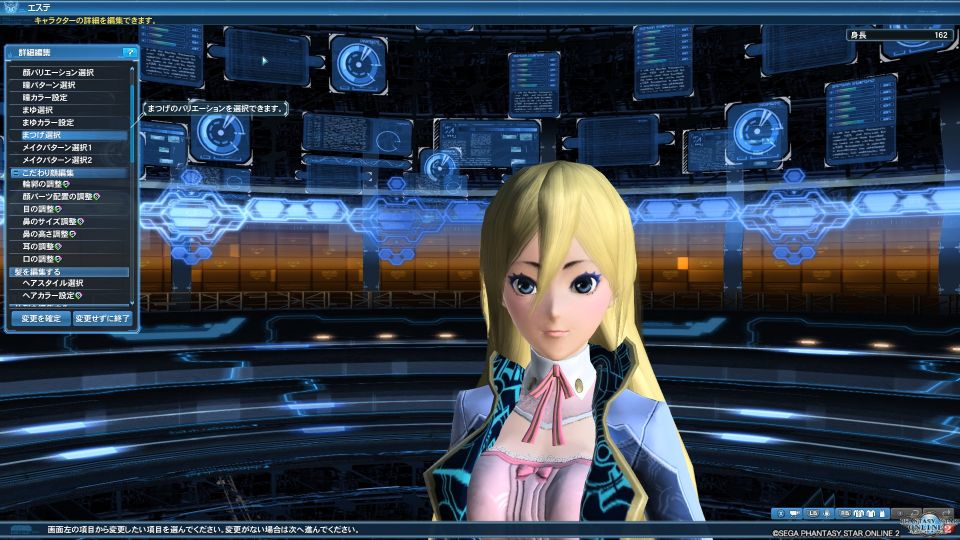The height and width of the screenshot is (540, 960).
Task: Confirm changes with 変更を確定 button
Action: 41,318
